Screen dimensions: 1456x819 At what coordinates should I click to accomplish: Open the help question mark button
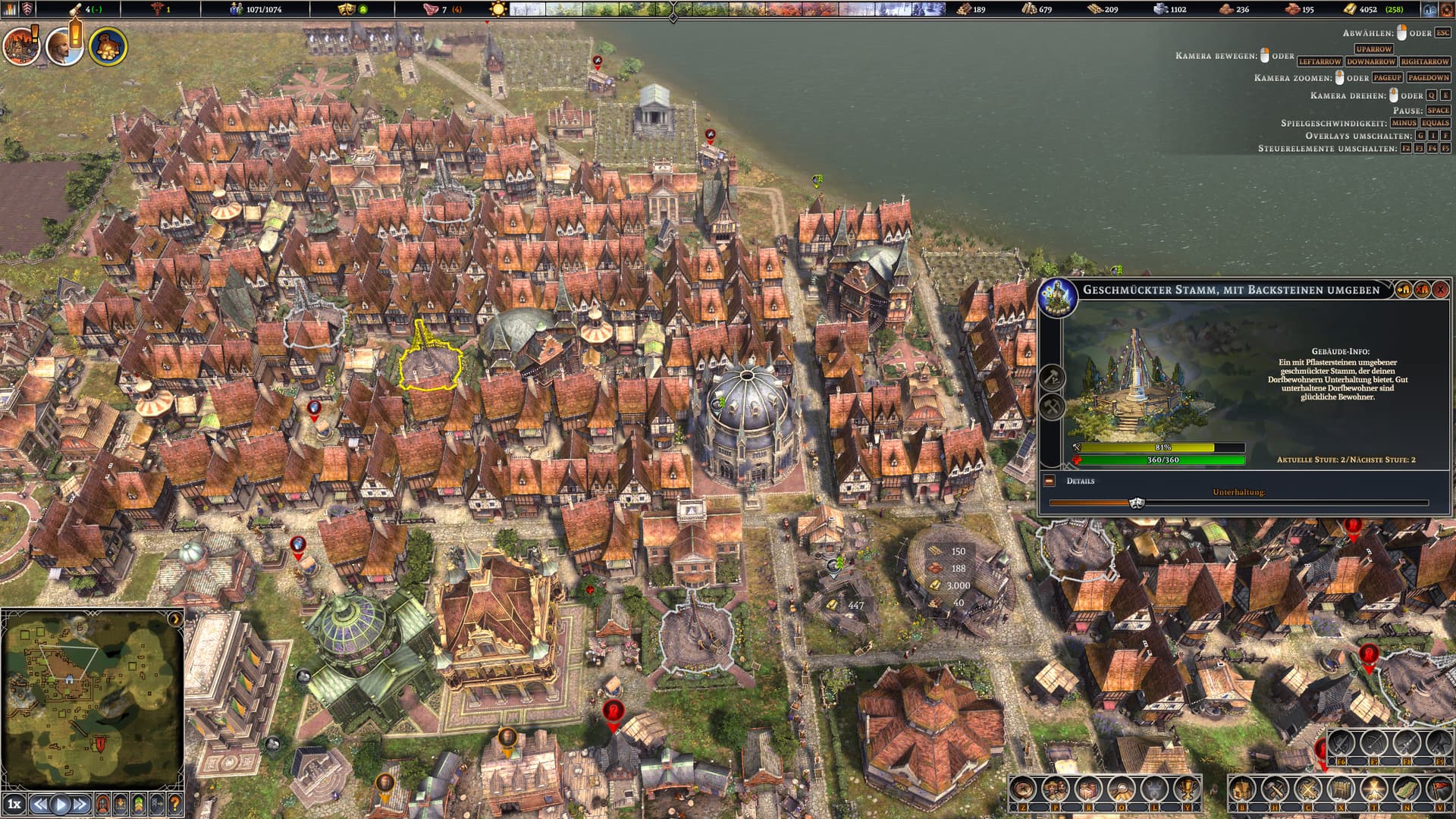[174, 804]
